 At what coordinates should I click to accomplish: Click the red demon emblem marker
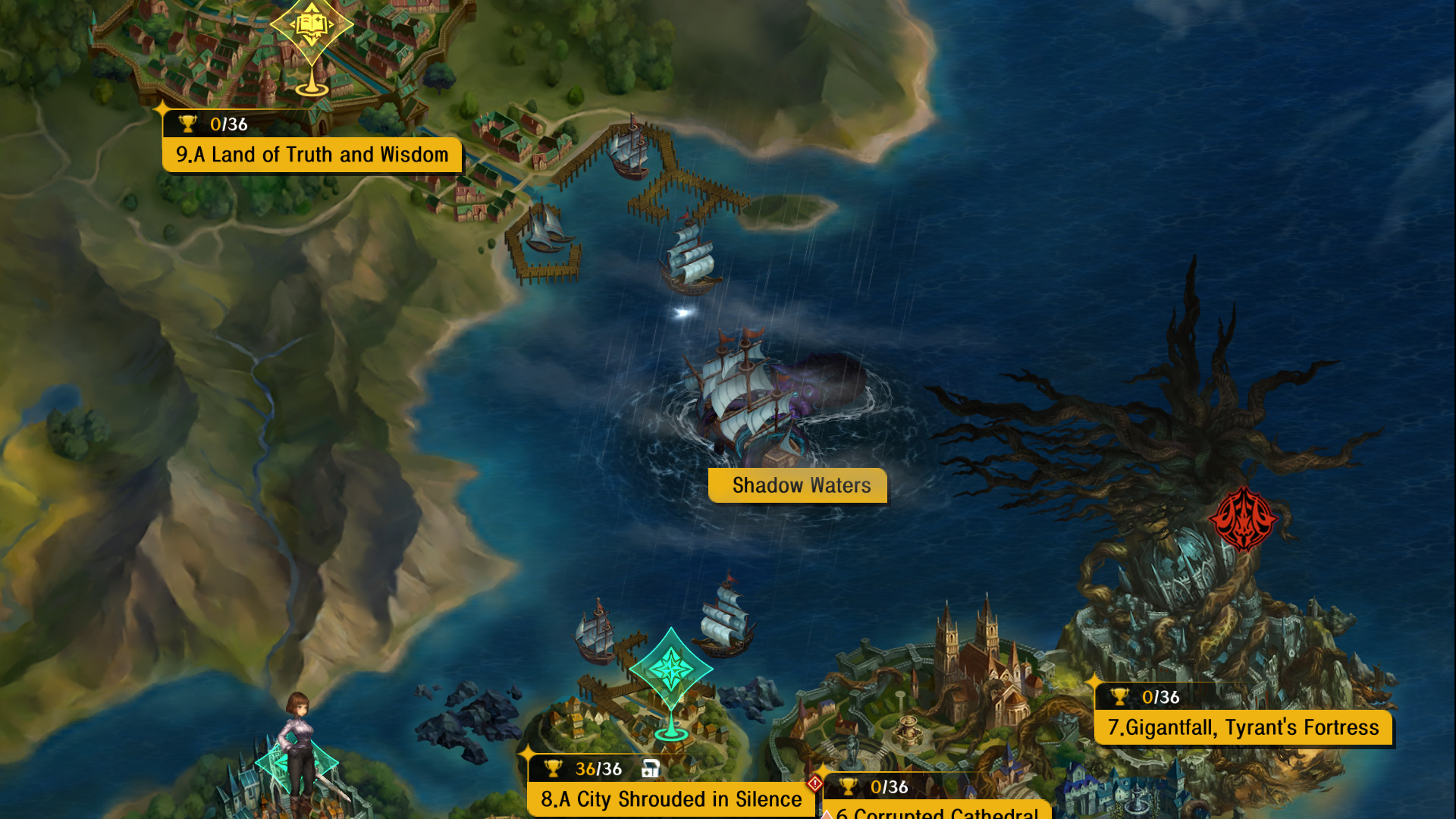point(1242,520)
